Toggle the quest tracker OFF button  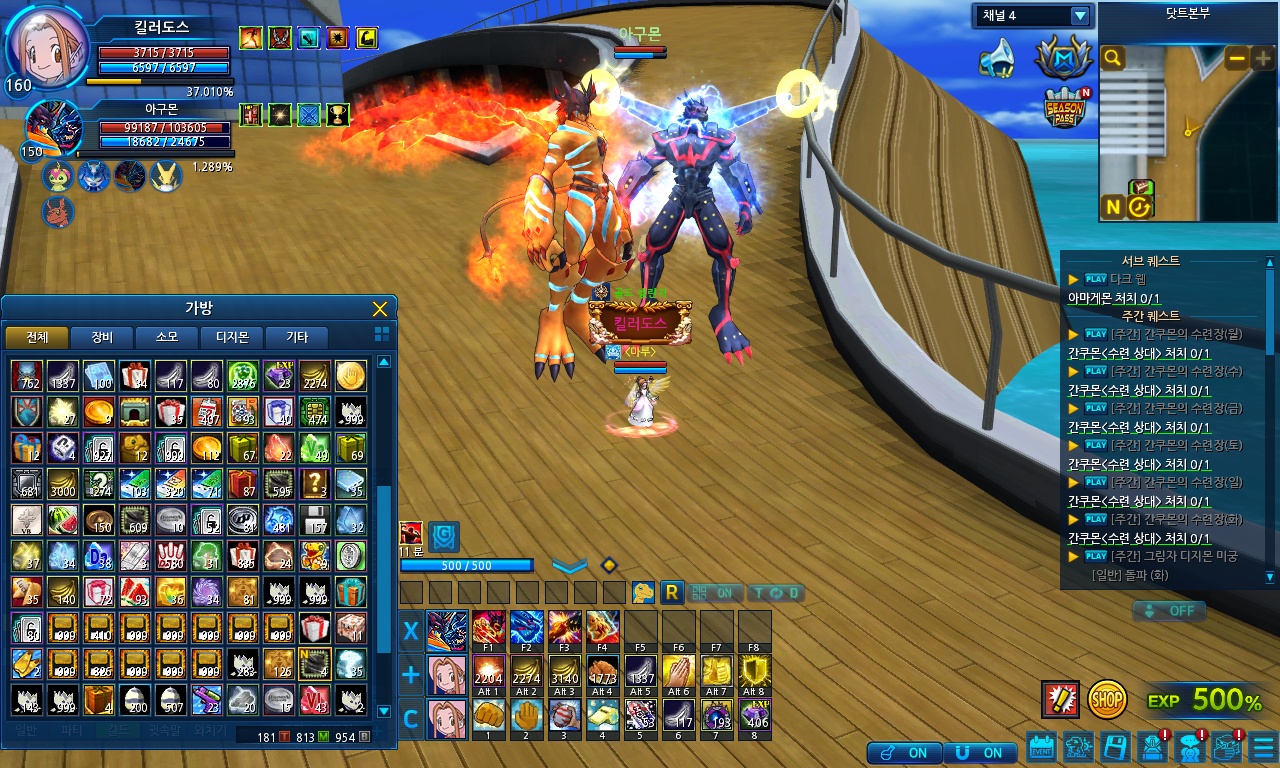1169,611
